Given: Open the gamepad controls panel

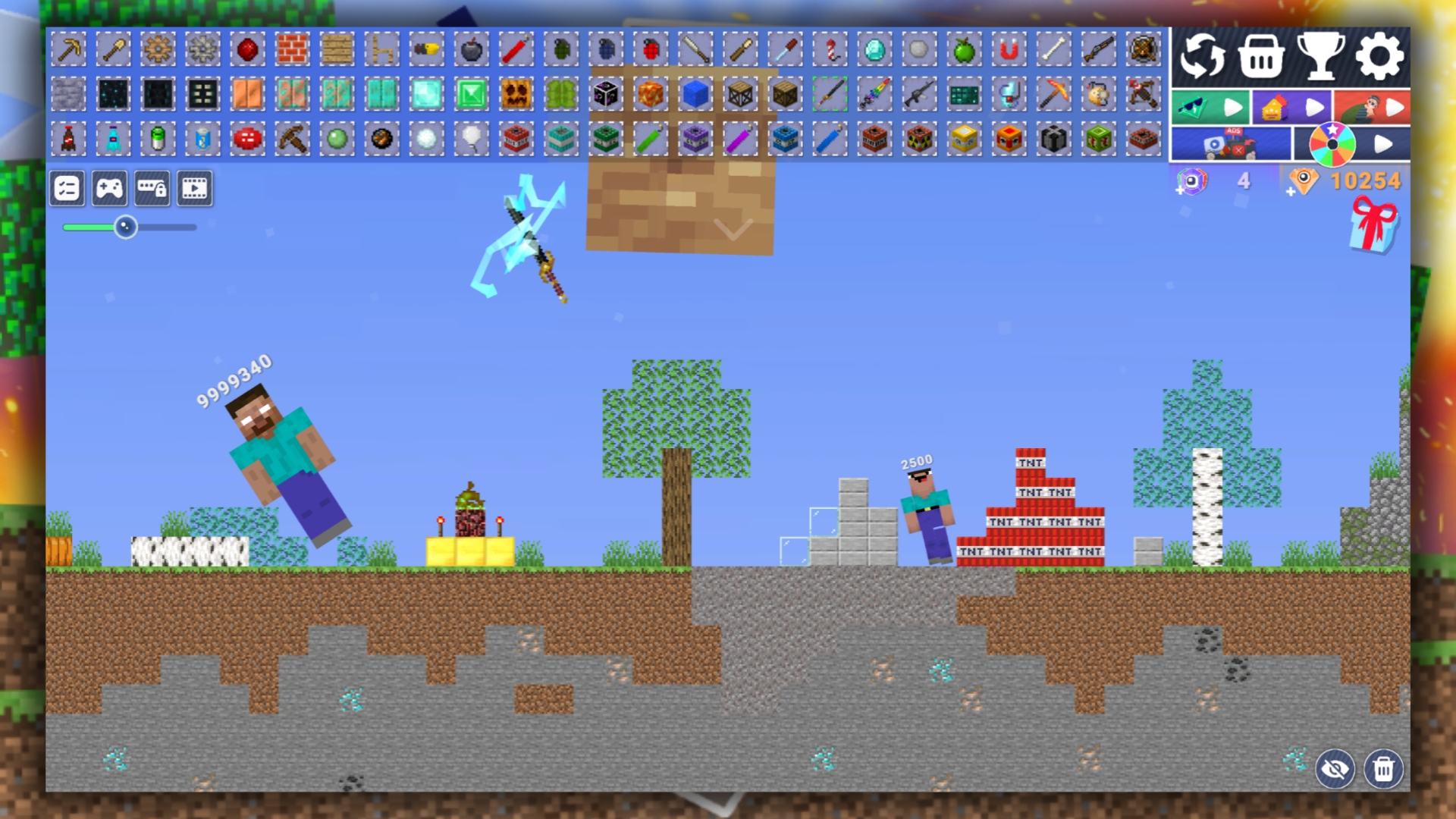Looking at the screenshot, I should click(111, 188).
